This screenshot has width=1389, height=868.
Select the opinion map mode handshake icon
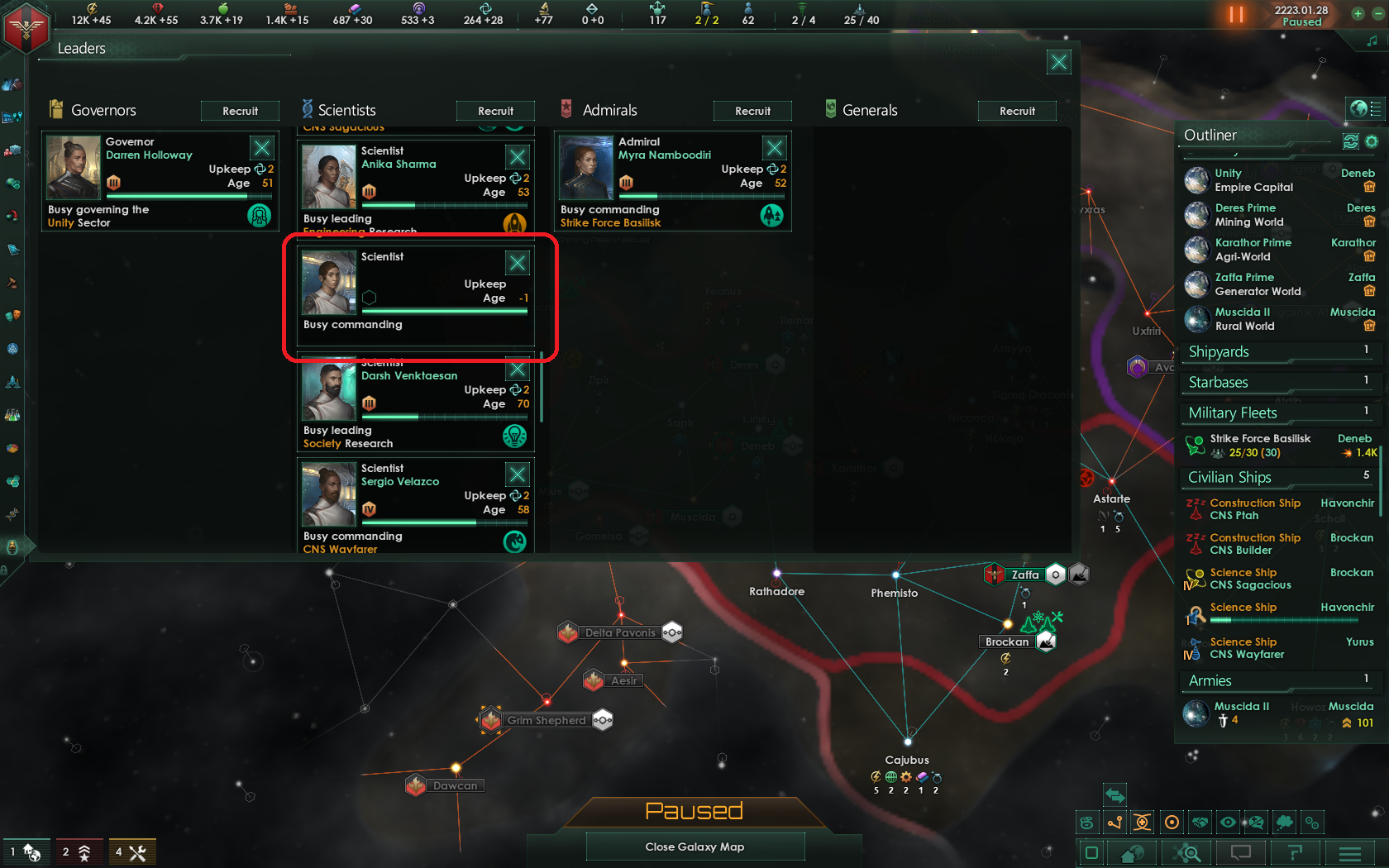pyautogui.click(x=1200, y=823)
